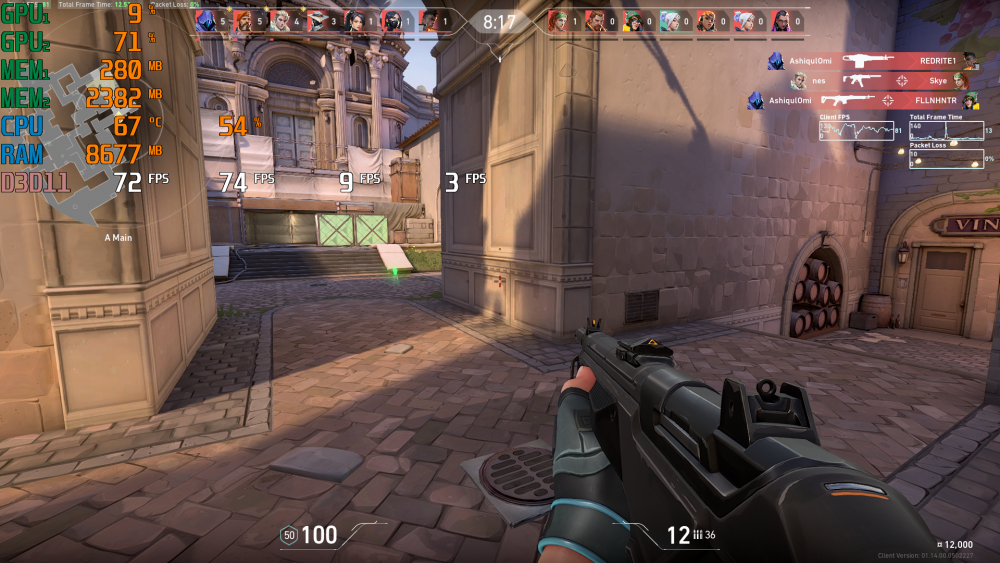Viewport: 1000px width, 563px height.
Task: Select the Packet Loss graph
Action: click(946, 159)
